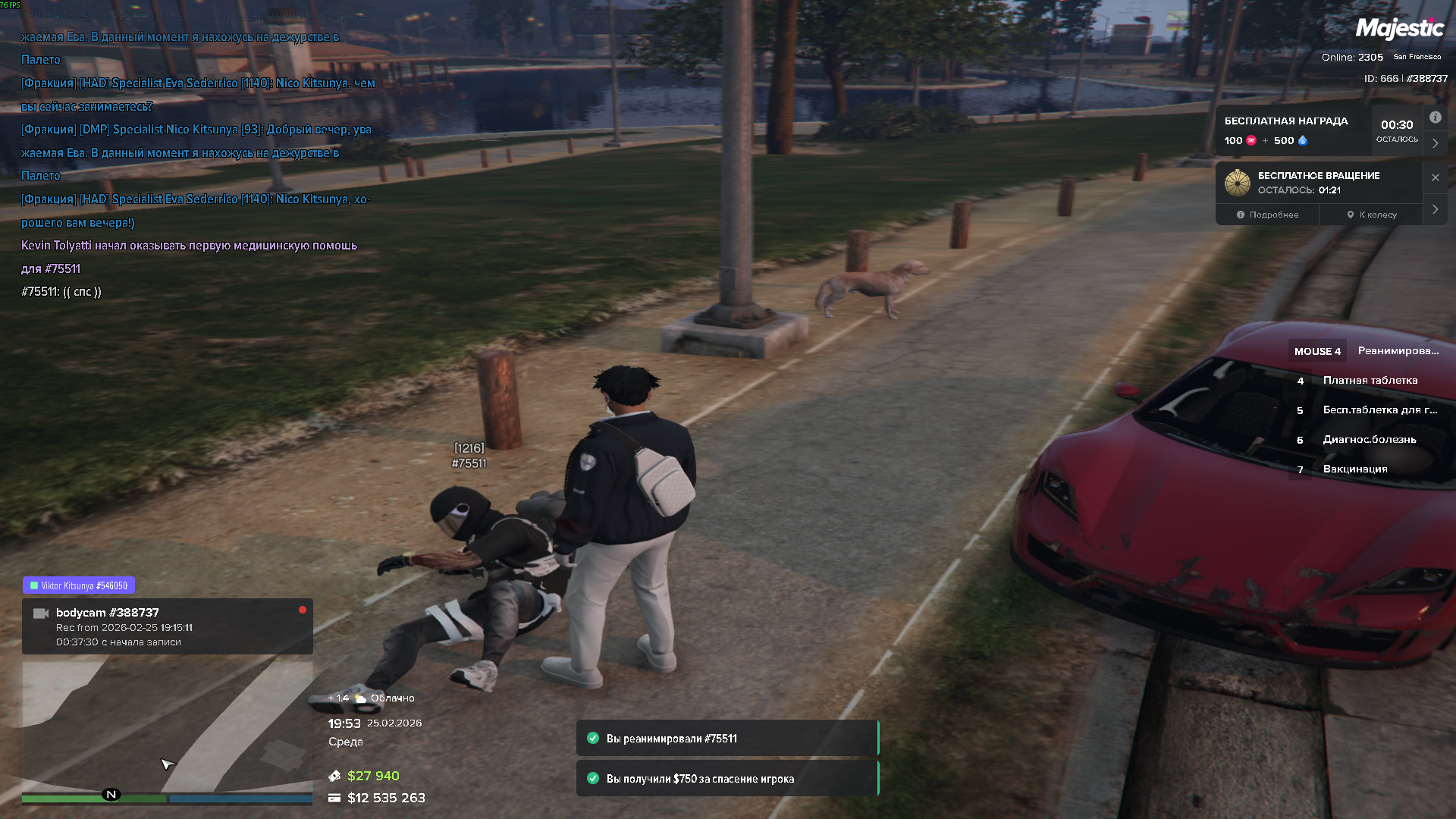Image resolution: width=1456 pixels, height=819 pixels.
Task: Select the Платная таблетка action
Action: click(1370, 381)
